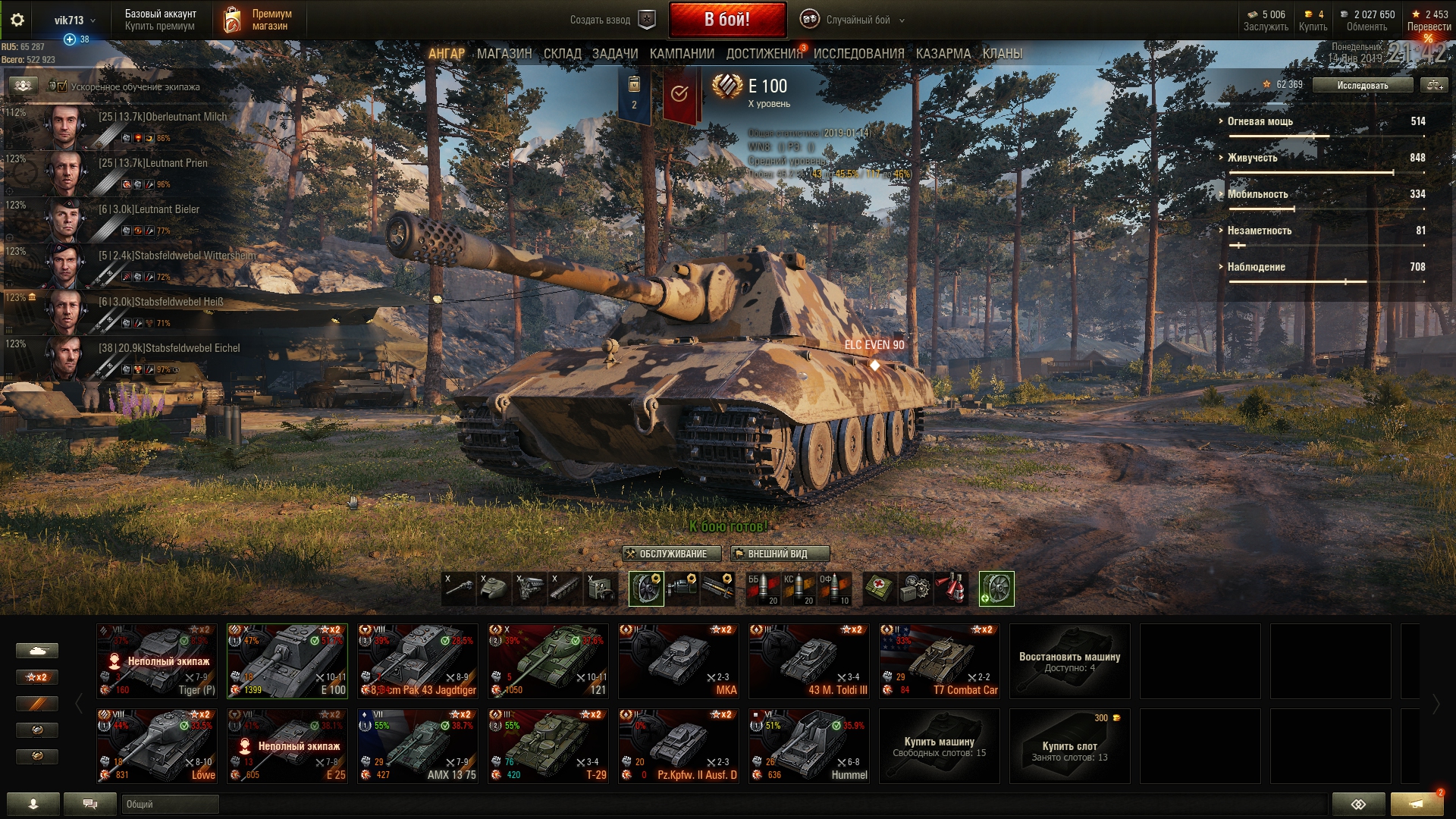
Task: Click the ОБСЛУЖИВАНИЕ service button
Action: [x=665, y=554]
